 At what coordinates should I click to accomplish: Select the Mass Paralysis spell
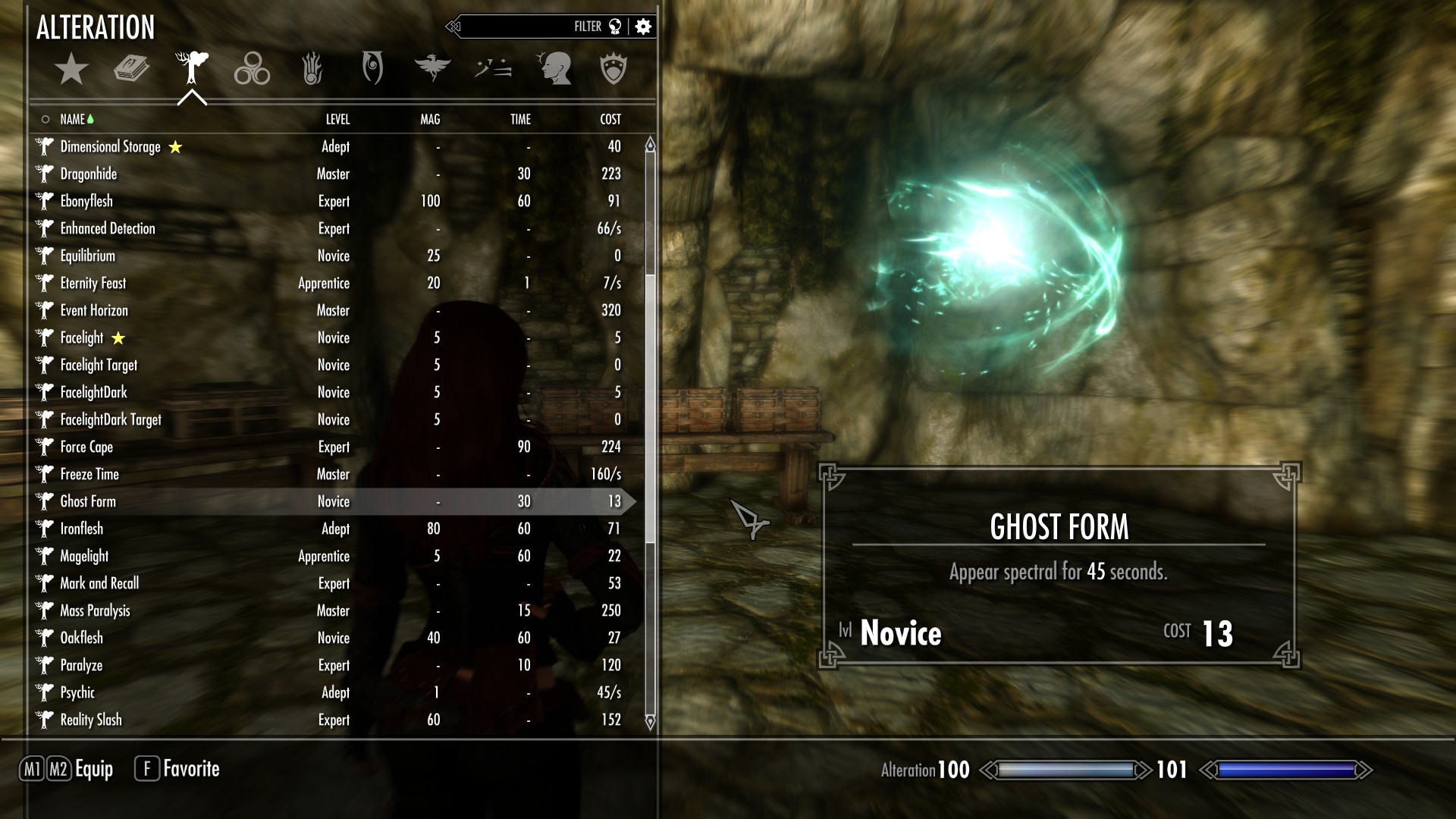tap(95, 610)
